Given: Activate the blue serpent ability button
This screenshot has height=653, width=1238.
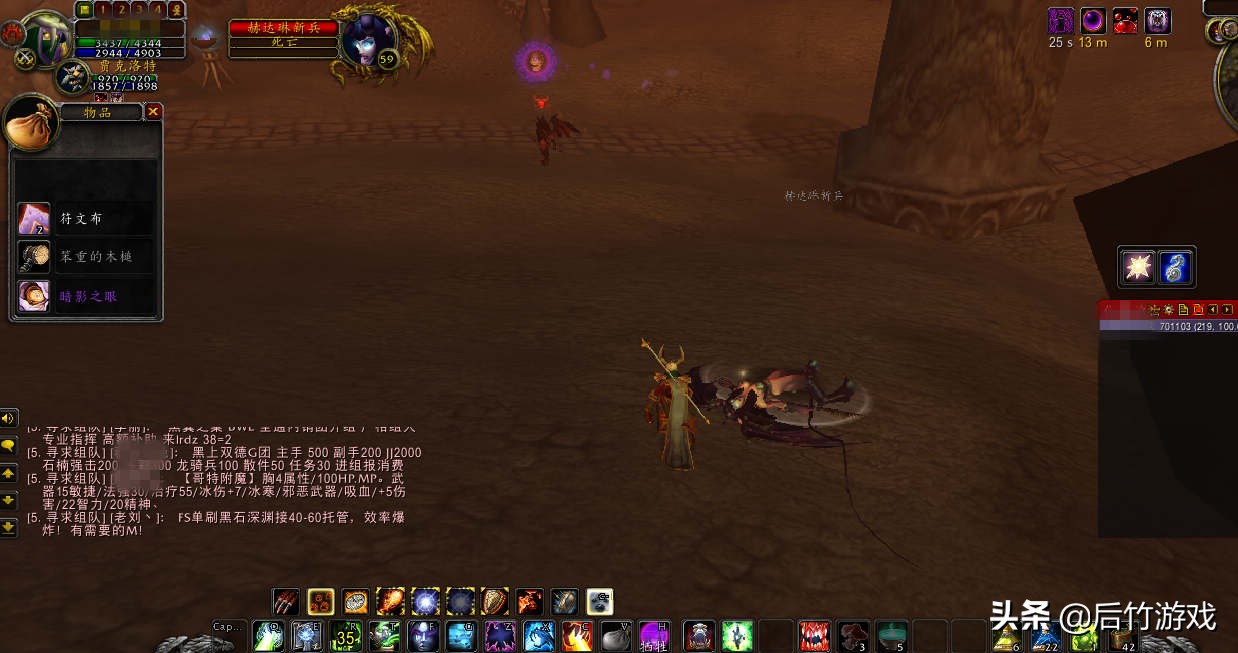Looking at the screenshot, I should tap(1175, 267).
